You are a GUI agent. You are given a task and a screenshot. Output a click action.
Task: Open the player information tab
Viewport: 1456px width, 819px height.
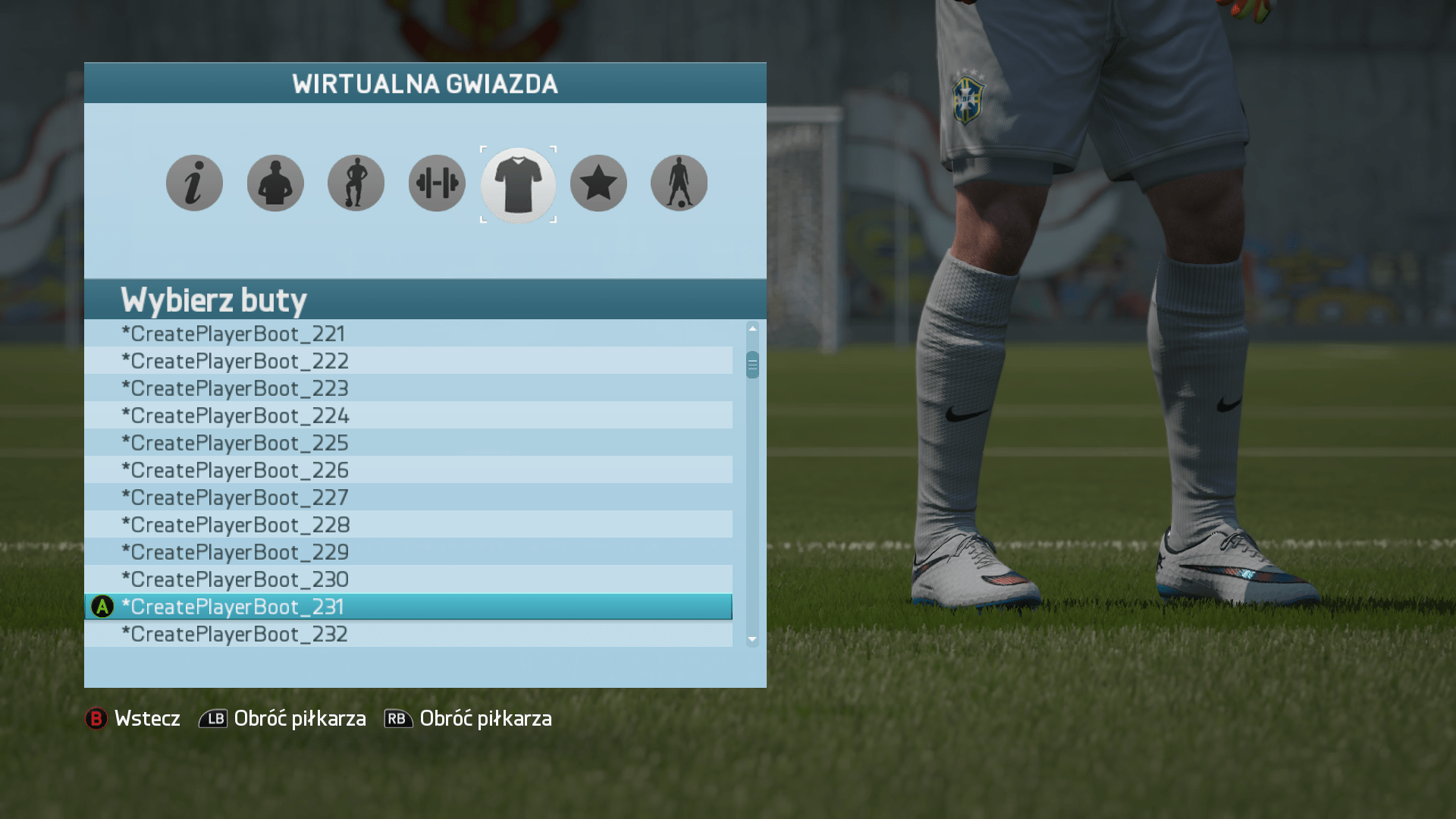194,182
